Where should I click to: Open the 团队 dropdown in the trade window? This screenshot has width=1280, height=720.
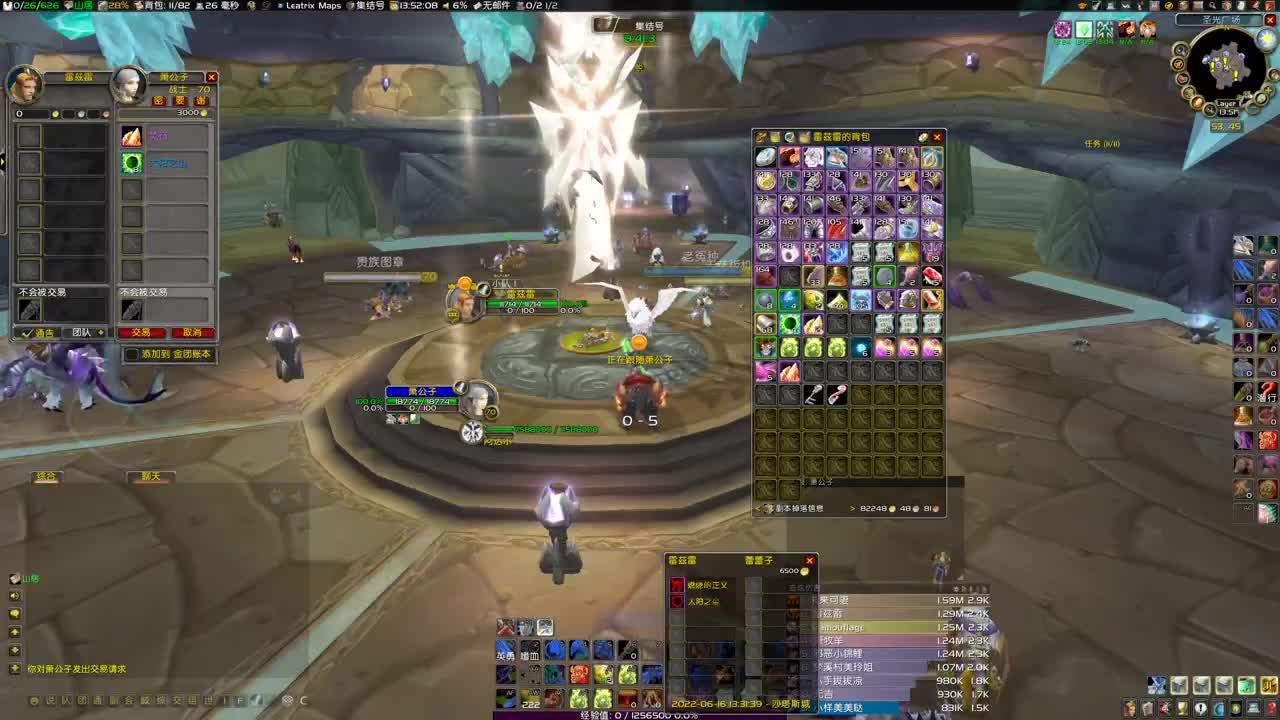tap(83, 332)
